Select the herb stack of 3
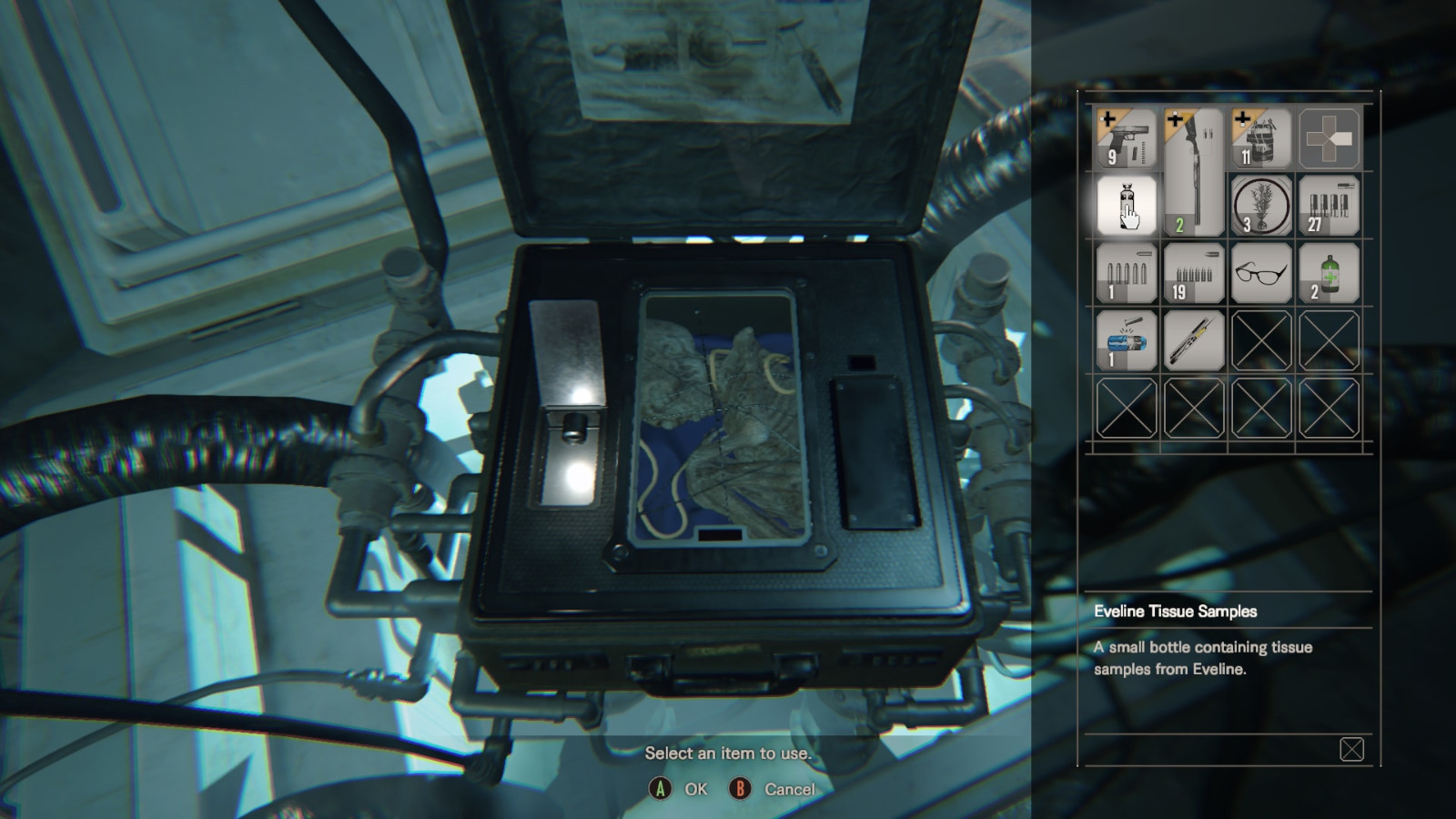The image size is (1456, 819). (x=1261, y=206)
